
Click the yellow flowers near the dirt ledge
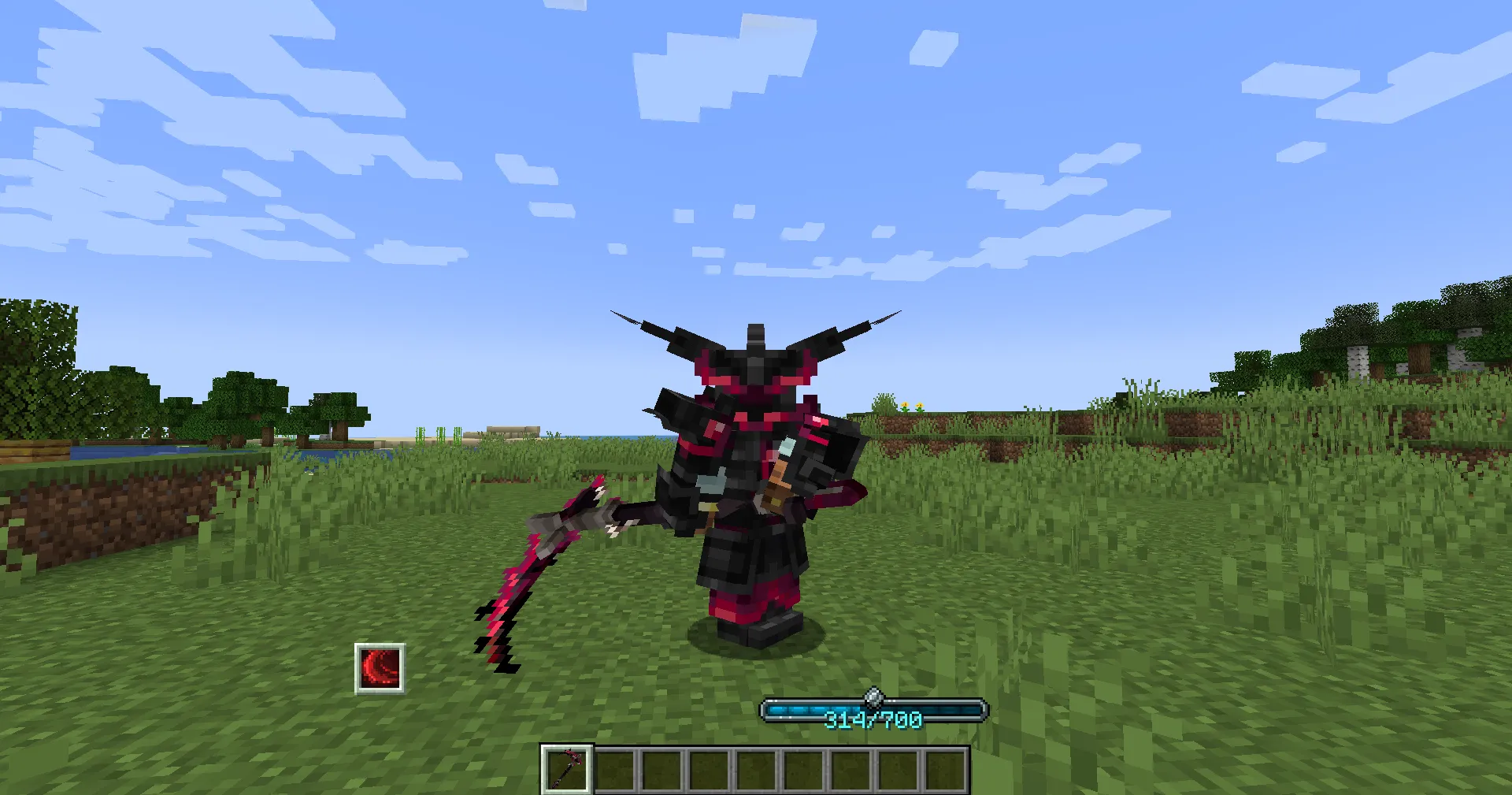(913, 404)
